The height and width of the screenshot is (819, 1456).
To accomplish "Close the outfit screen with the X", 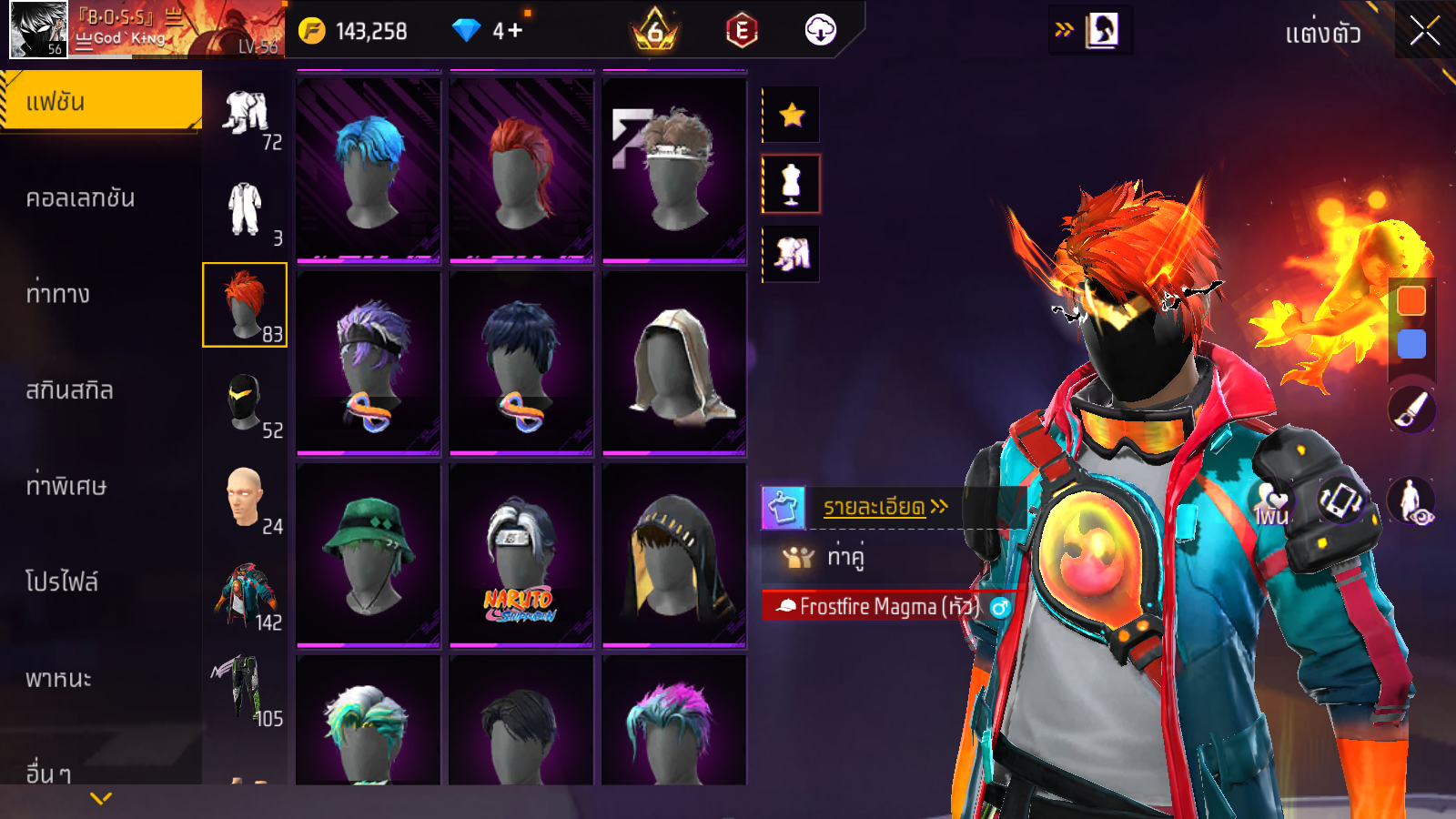I will click(1424, 32).
